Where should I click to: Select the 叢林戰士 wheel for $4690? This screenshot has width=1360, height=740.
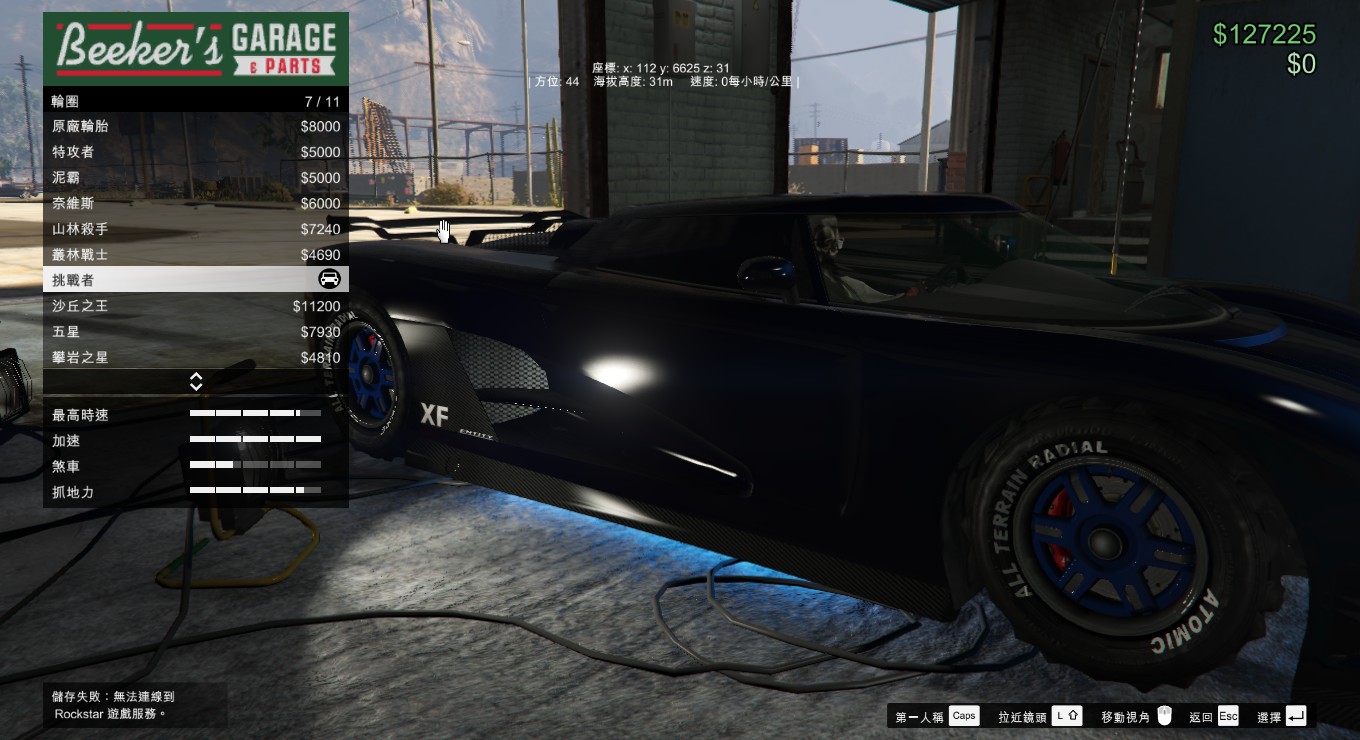(x=195, y=255)
